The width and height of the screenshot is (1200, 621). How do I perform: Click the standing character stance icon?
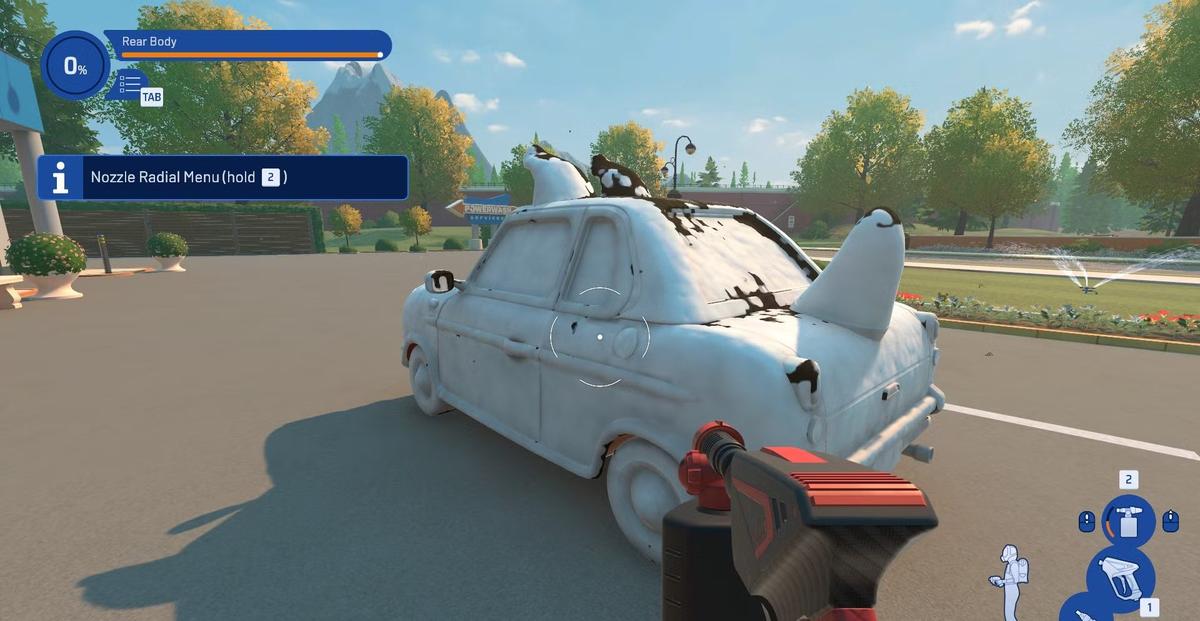1012,578
